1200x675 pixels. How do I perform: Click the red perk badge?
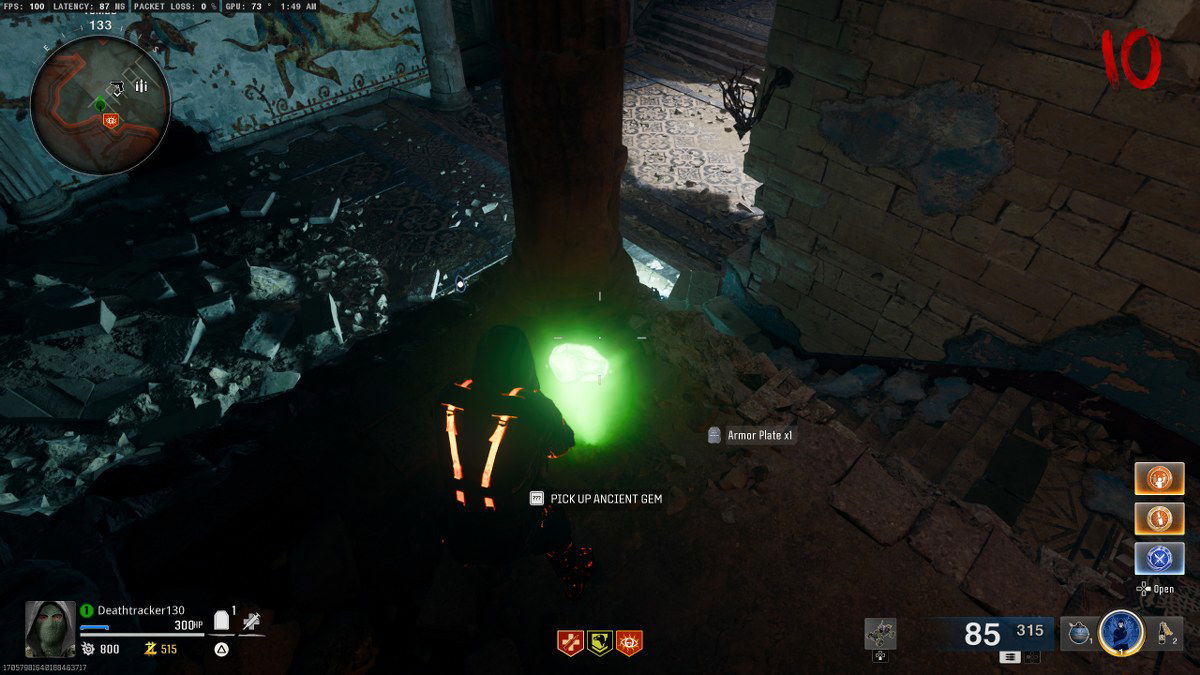coord(570,643)
